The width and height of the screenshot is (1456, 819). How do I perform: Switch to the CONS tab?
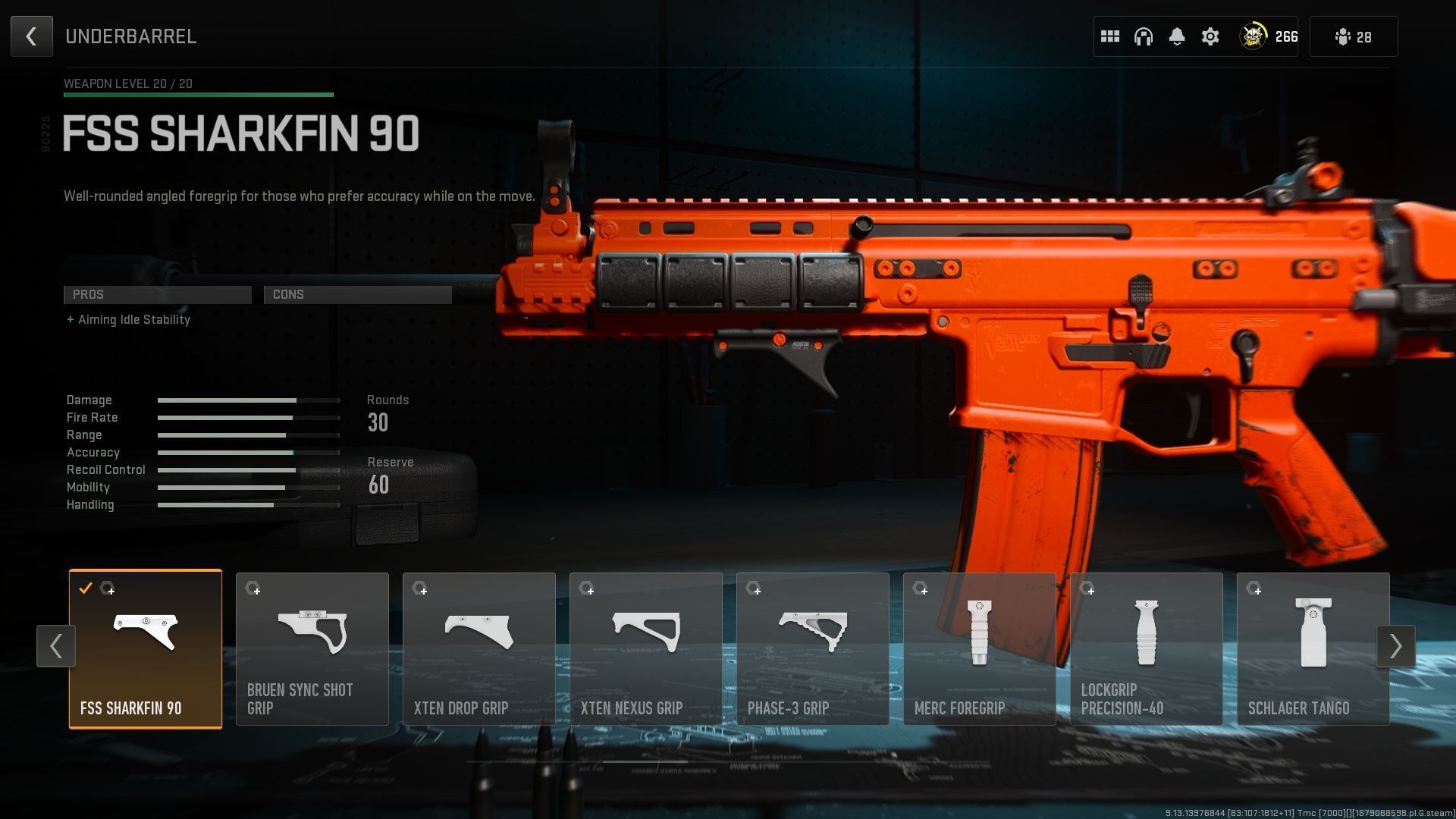(x=357, y=294)
